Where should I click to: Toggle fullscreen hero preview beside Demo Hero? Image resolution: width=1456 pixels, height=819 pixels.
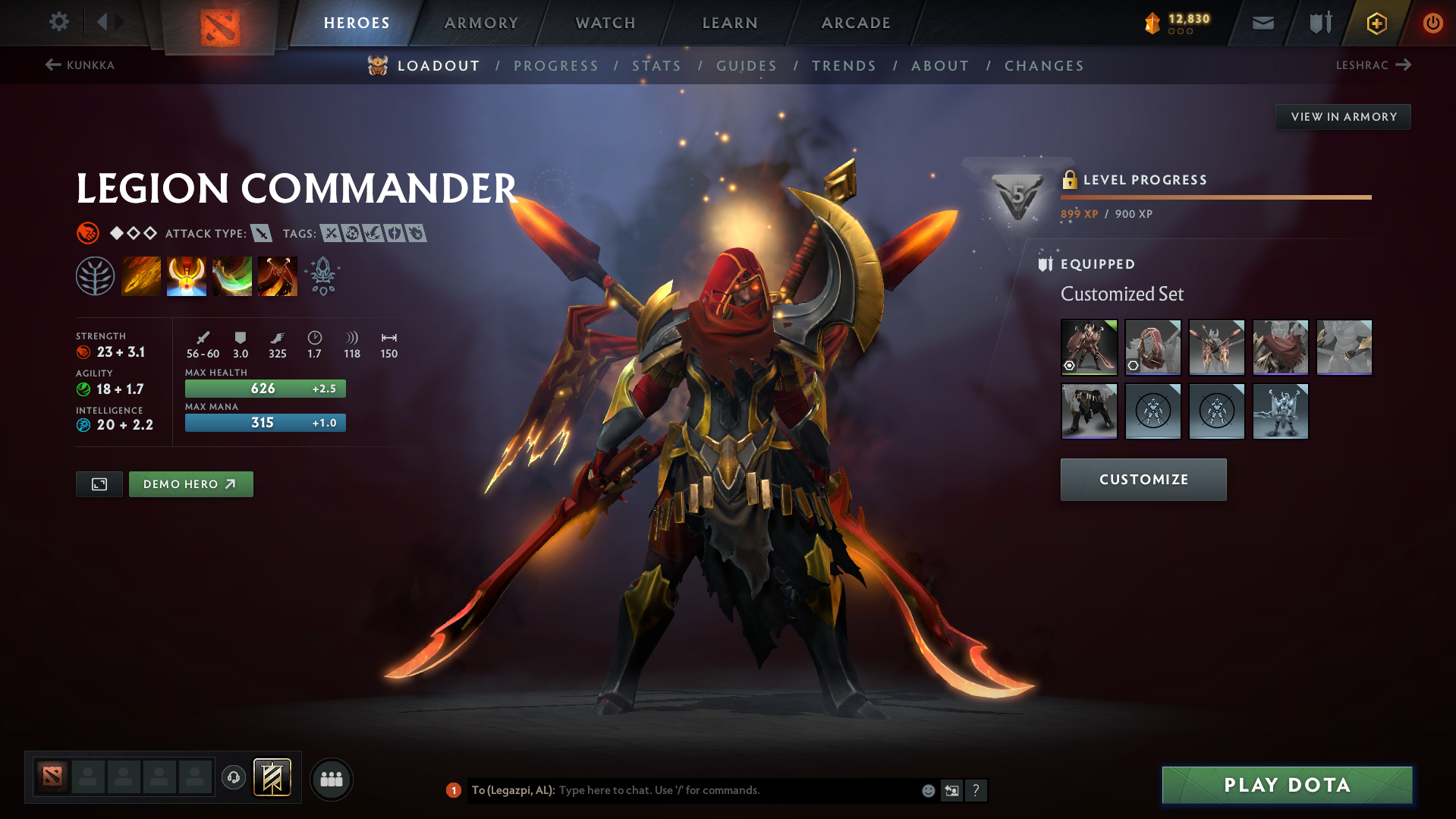click(99, 484)
